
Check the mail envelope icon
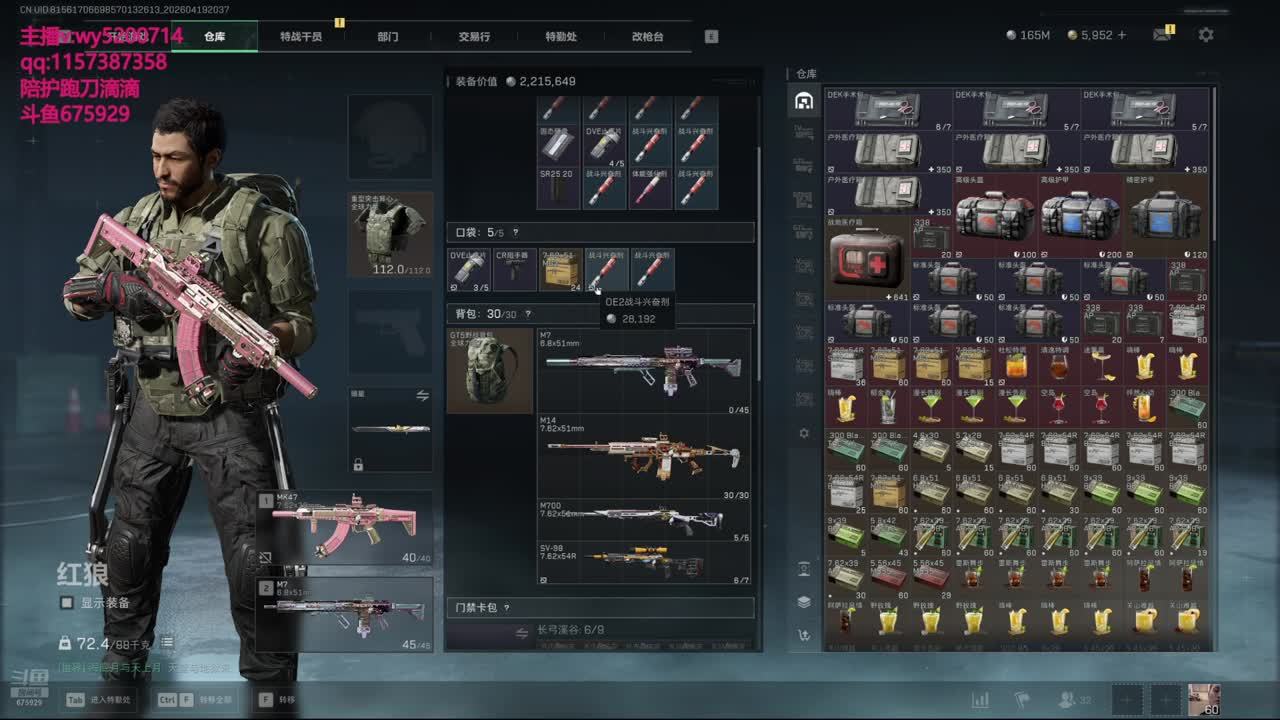click(1161, 35)
